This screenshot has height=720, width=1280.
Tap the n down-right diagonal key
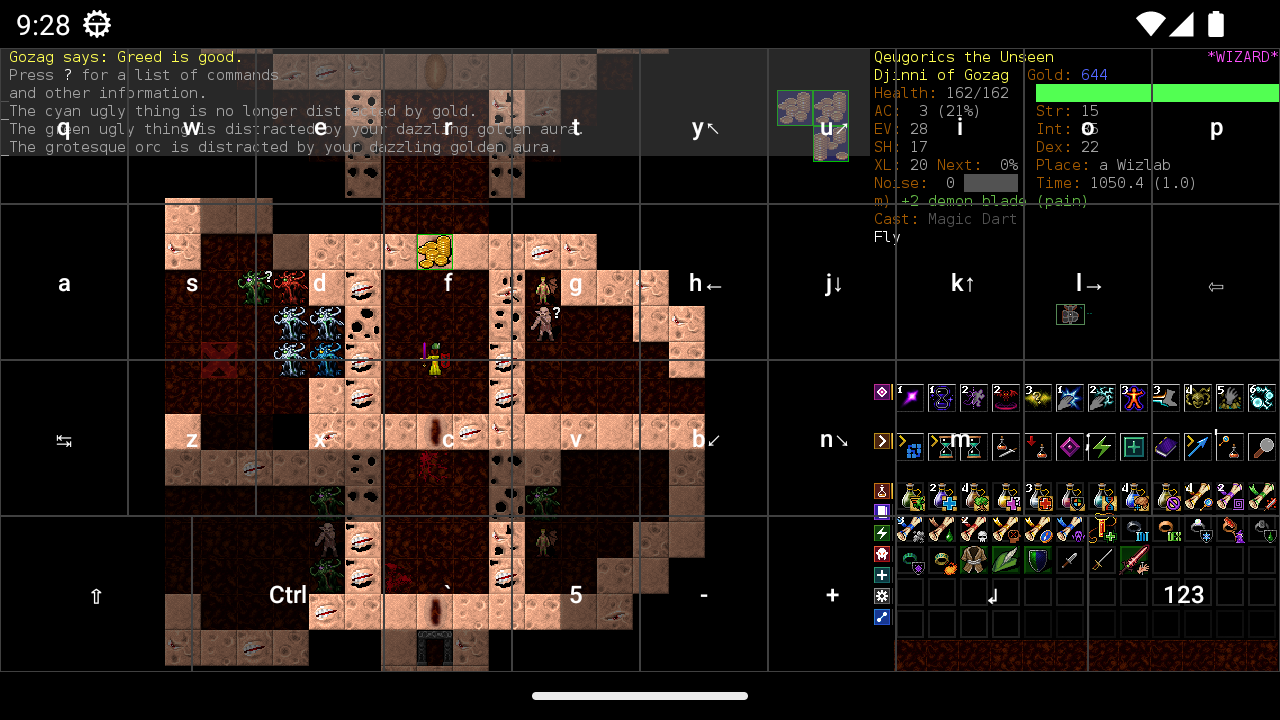pyautogui.click(x=833, y=439)
